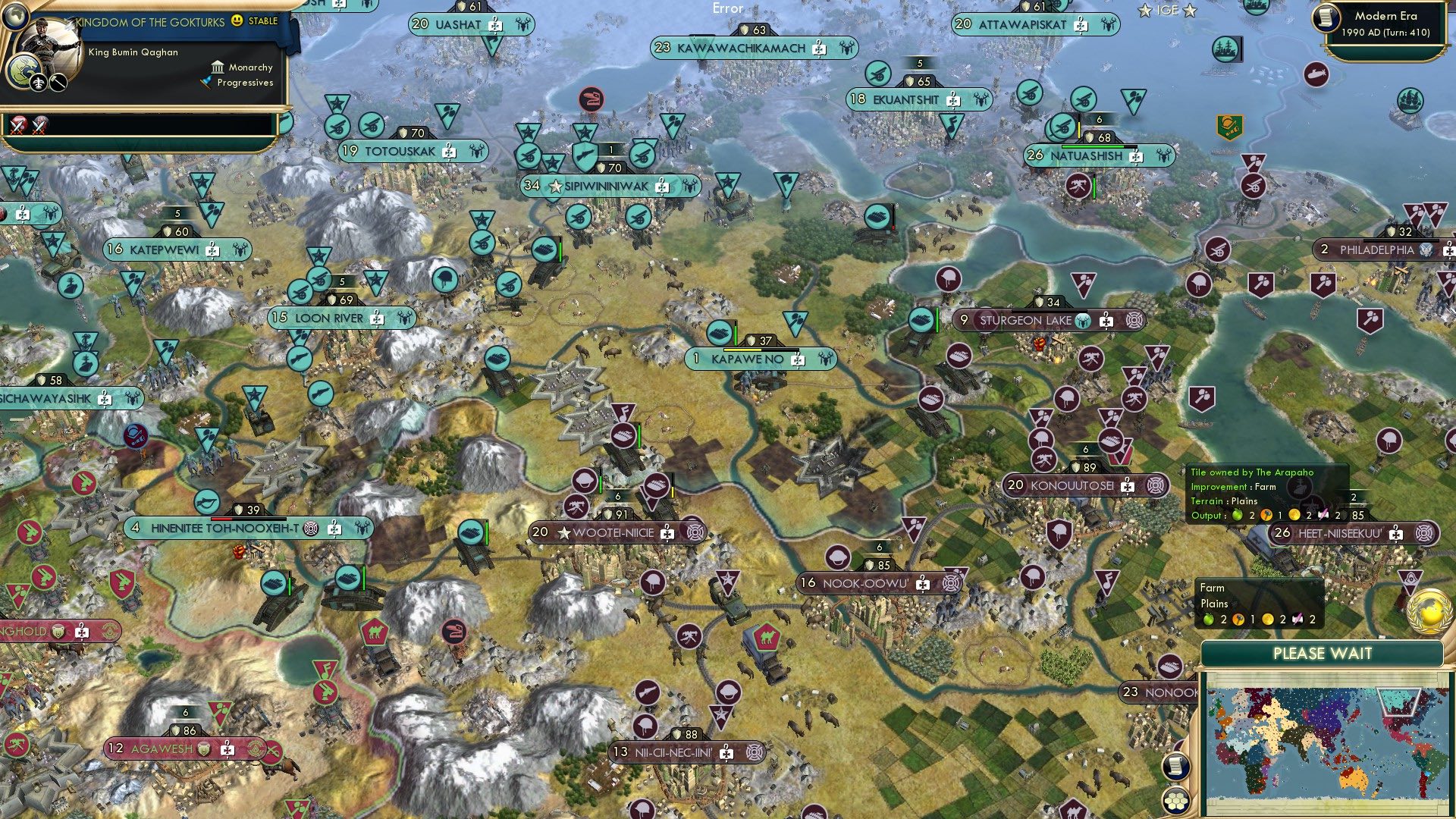The height and width of the screenshot is (819, 1456).
Task: Click the 1990 AD turn counter
Action: pyautogui.click(x=1388, y=32)
